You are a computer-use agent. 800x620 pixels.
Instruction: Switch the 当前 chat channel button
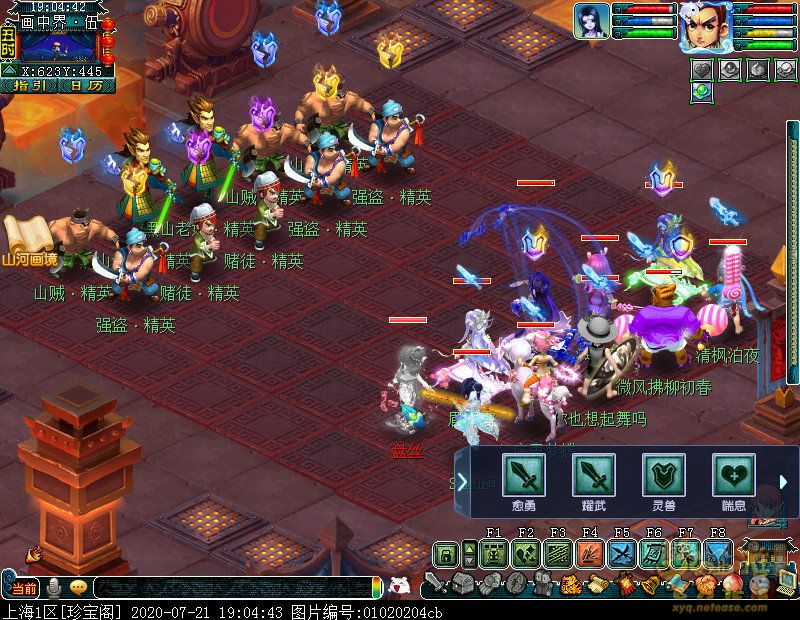[24, 587]
